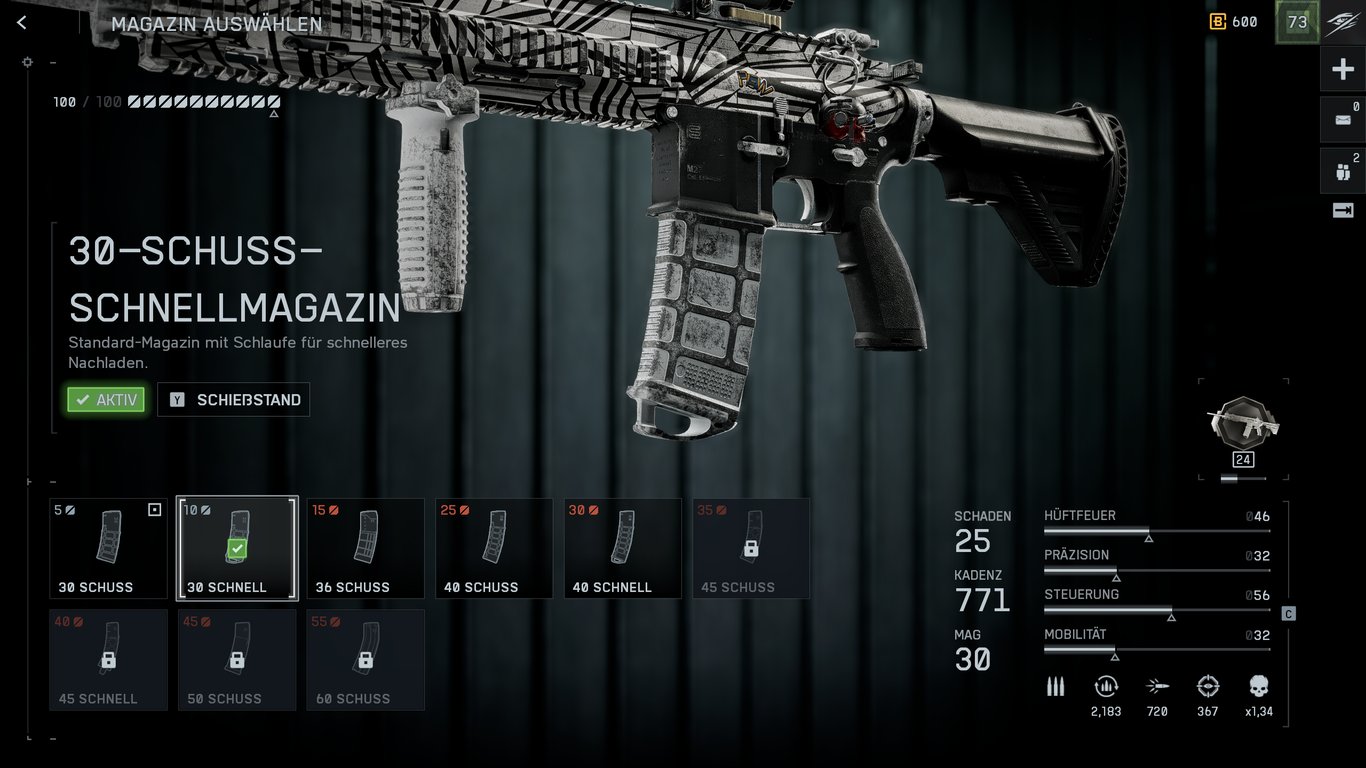Screen dimensions: 1366x768
Task: Select the 40 Schnell magazine
Action: tap(622, 548)
